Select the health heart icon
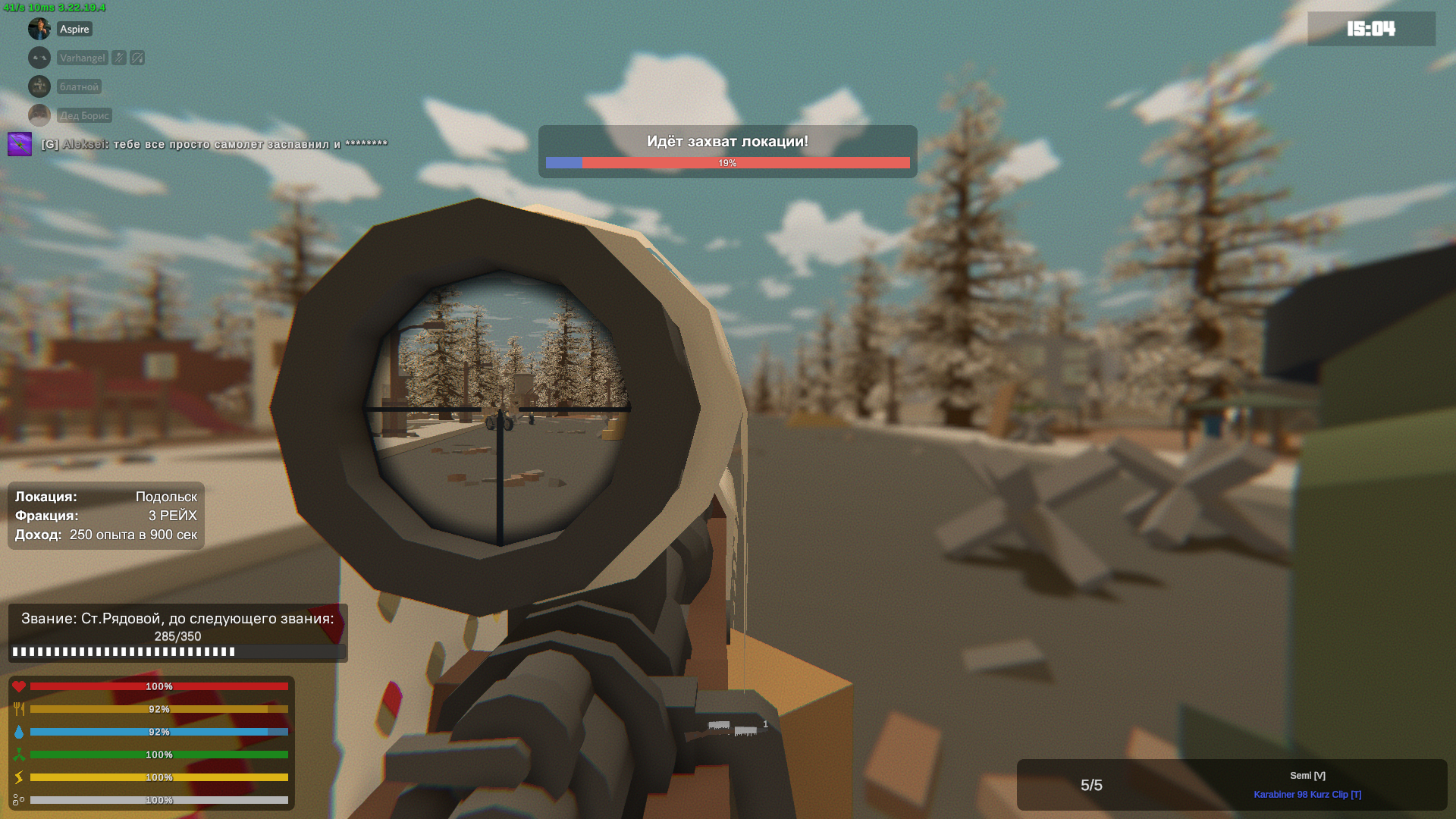 coord(20,686)
